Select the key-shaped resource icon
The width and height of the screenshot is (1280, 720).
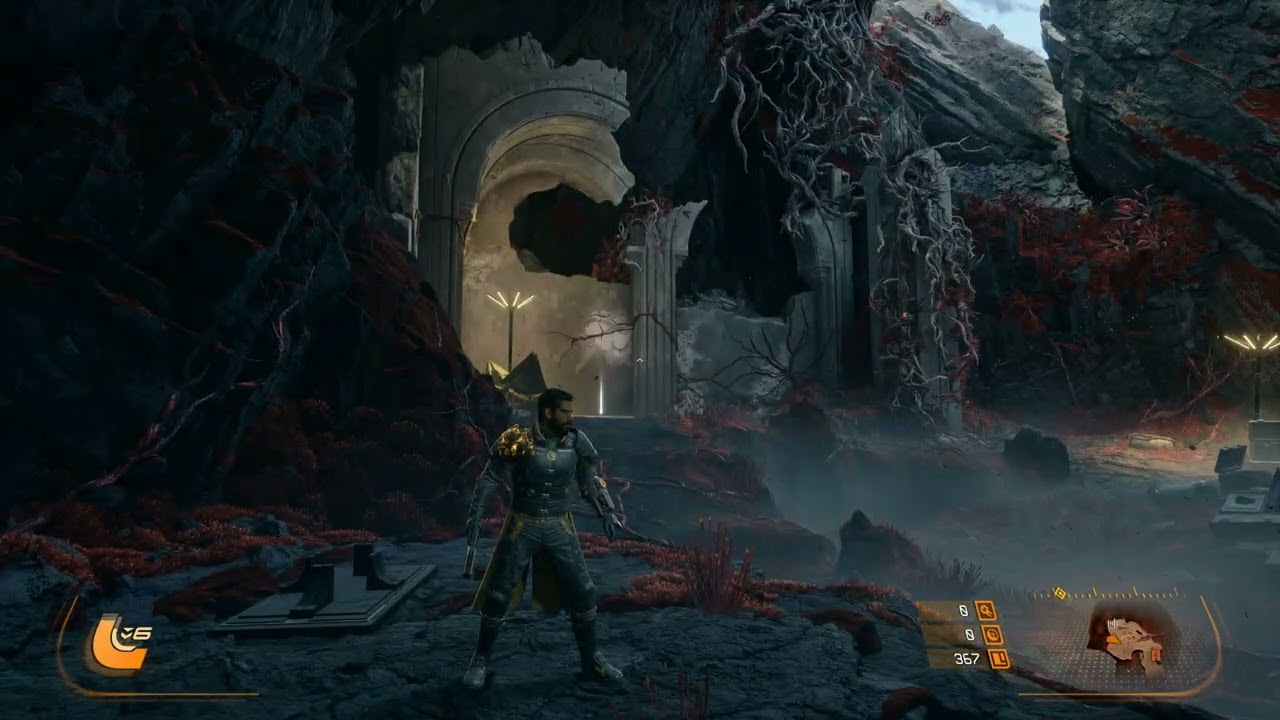pyautogui.click(x=985, y=610)
